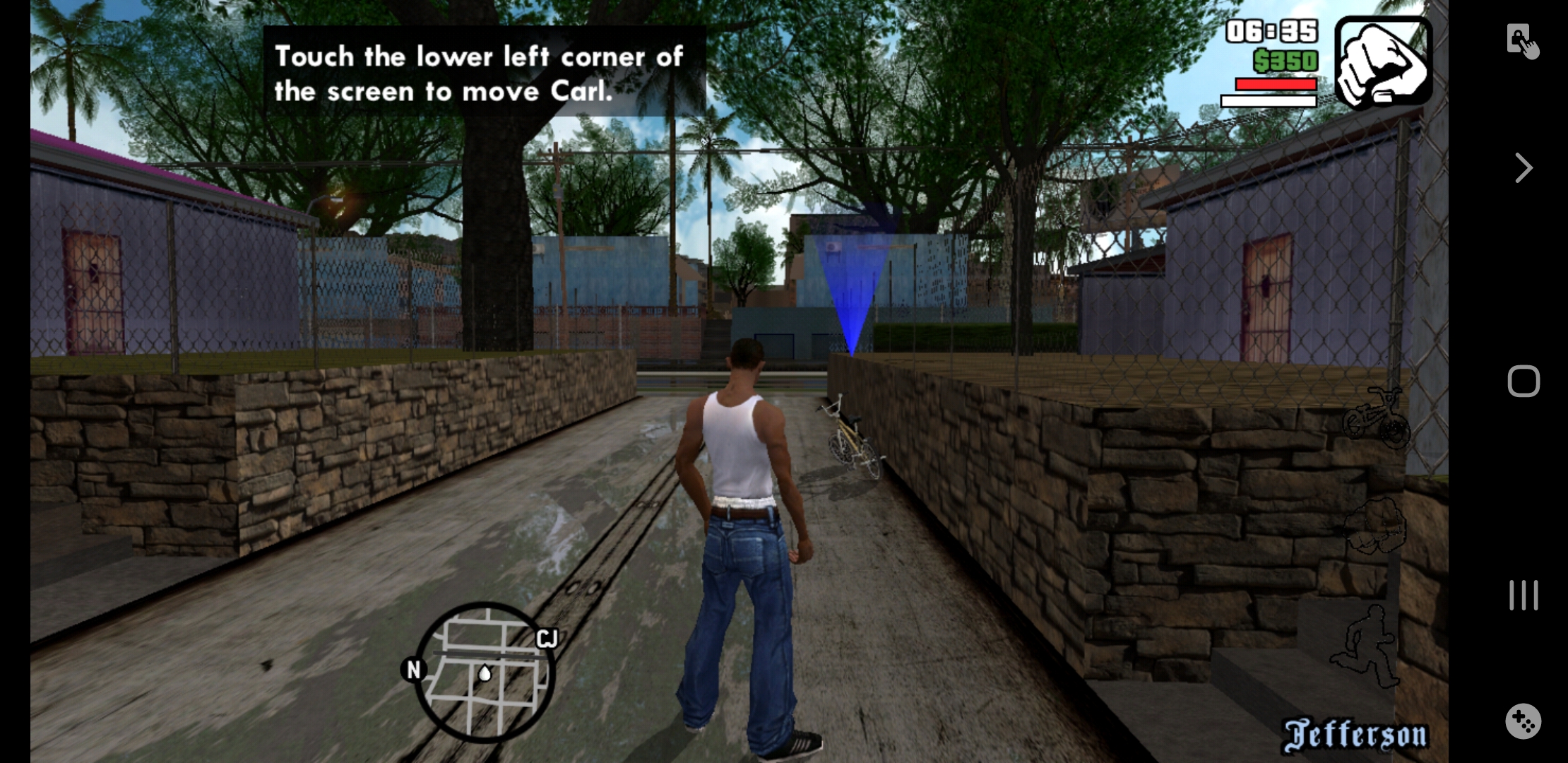Viewport: 1568px width, 763px height.
Task: Tap the red health bar
Action: coord(1276,85)
